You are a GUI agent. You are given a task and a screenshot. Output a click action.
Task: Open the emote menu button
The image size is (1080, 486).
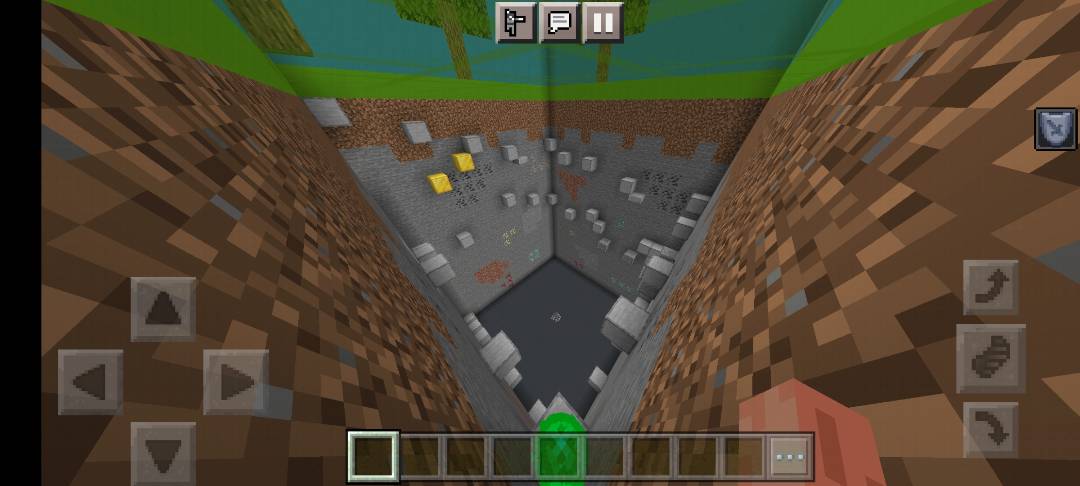point(517,22)
